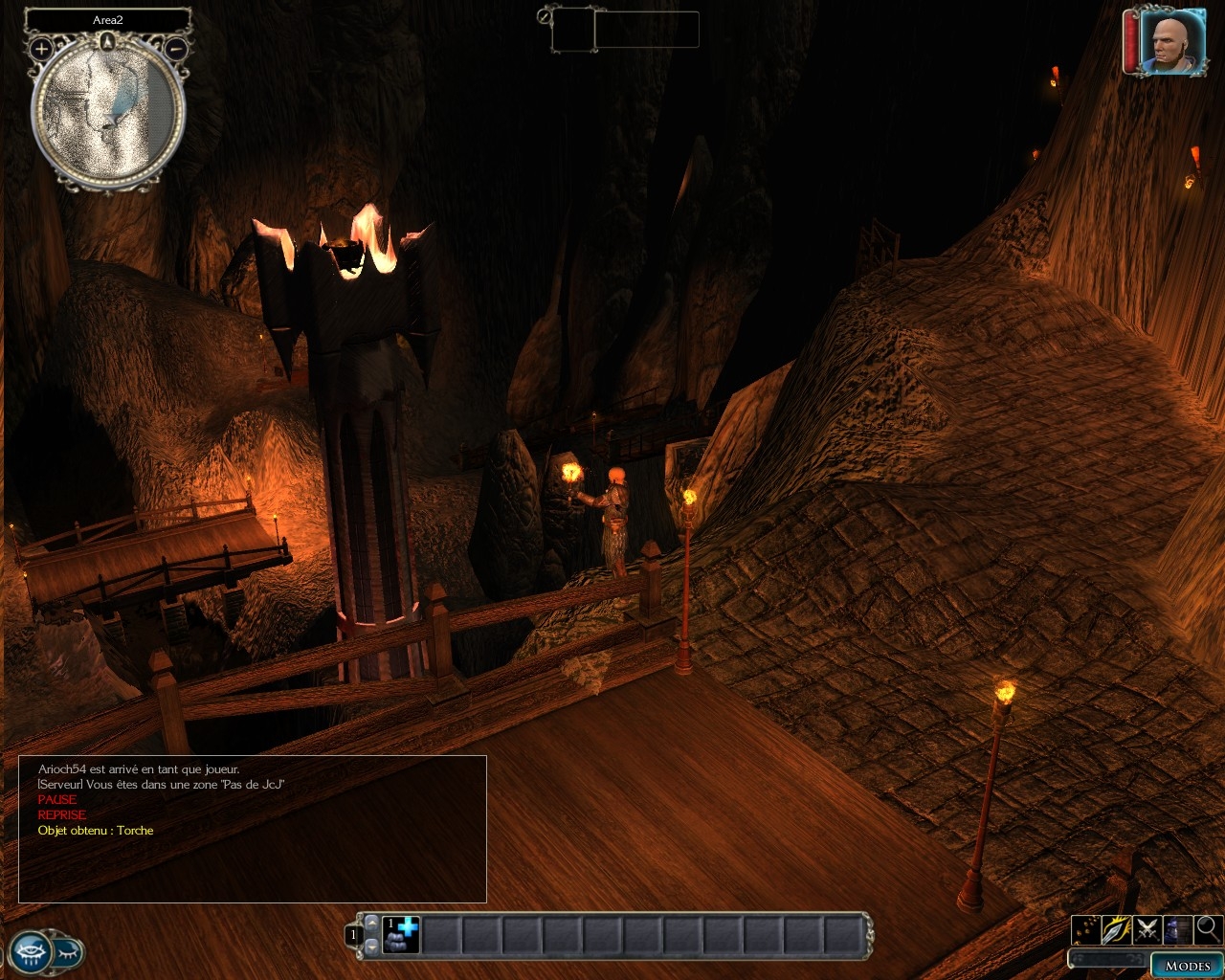Activate the magnifying glass search mode

point(1208,928)
